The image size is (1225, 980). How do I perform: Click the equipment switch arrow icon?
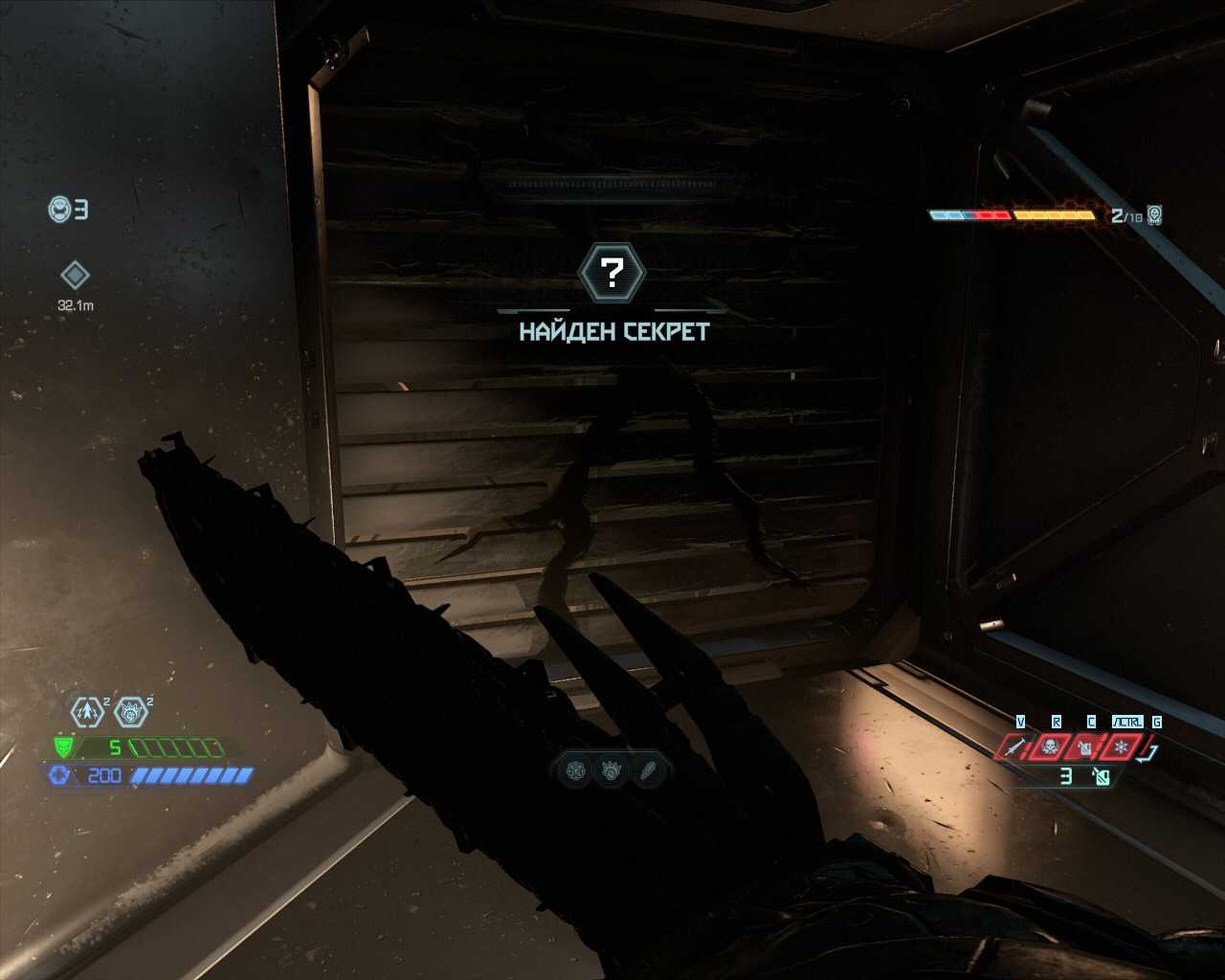[1150, 752]
